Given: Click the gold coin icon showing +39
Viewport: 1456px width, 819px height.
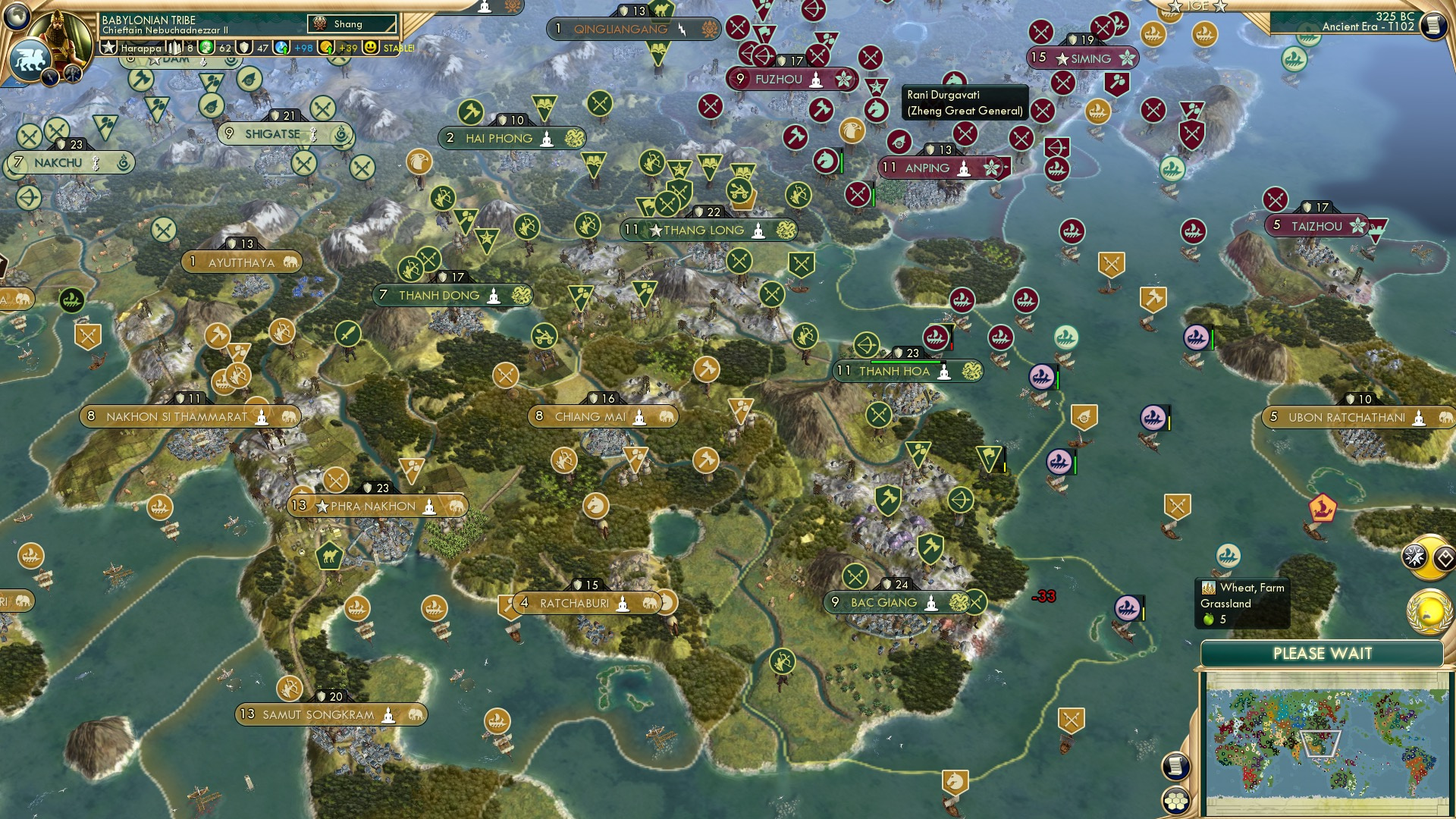Looking at the screenshot, I should (x=325, y=47).
